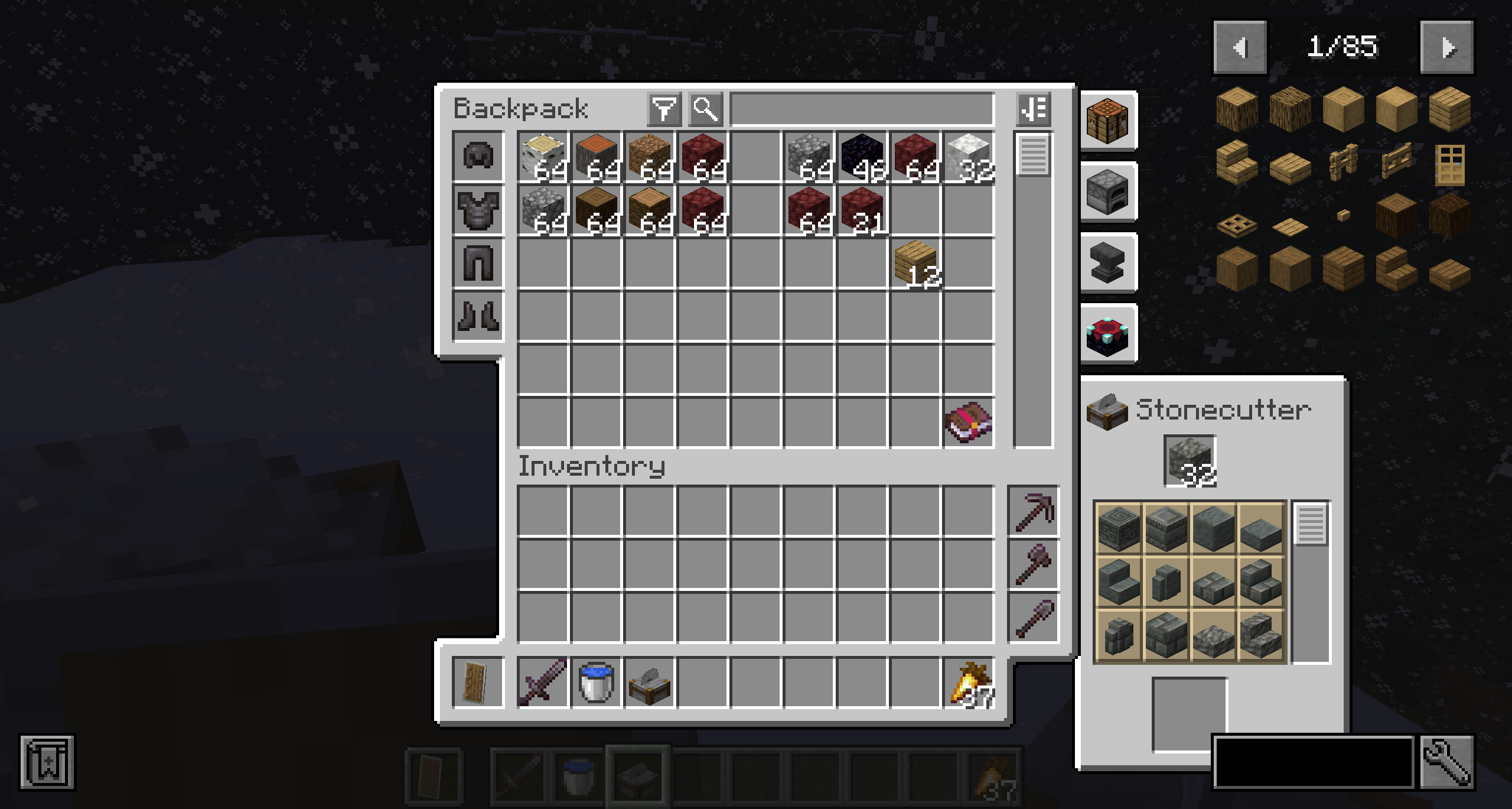Go to the previous JEI recipe page
1512x809 pixels.
[x=1239, y=47]
